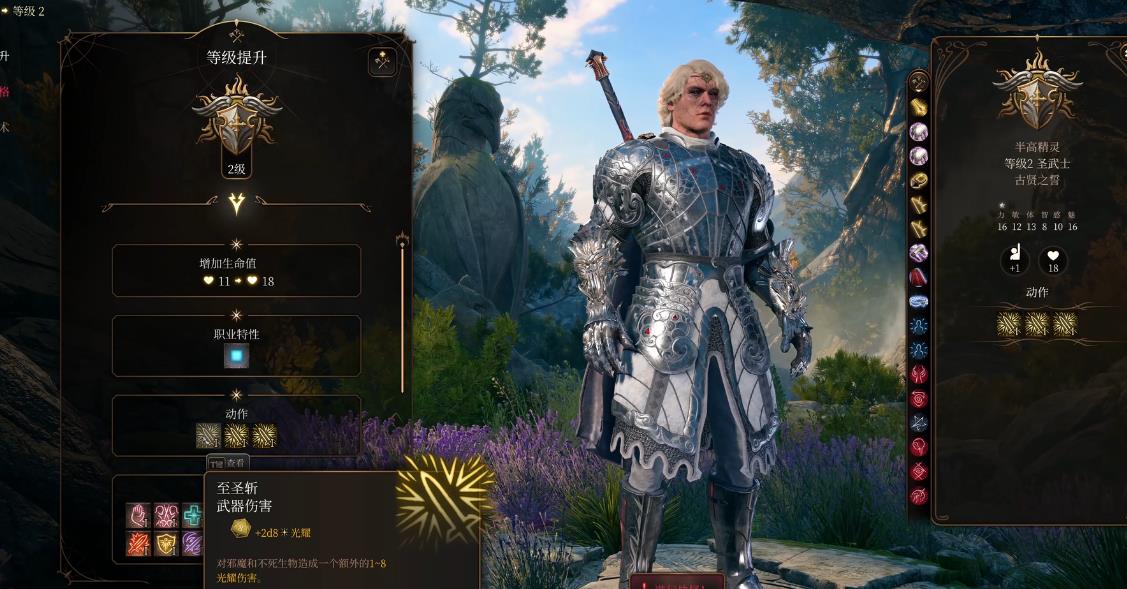Choose the greyed Divine Smite action icon

click(x=208, y=435)
